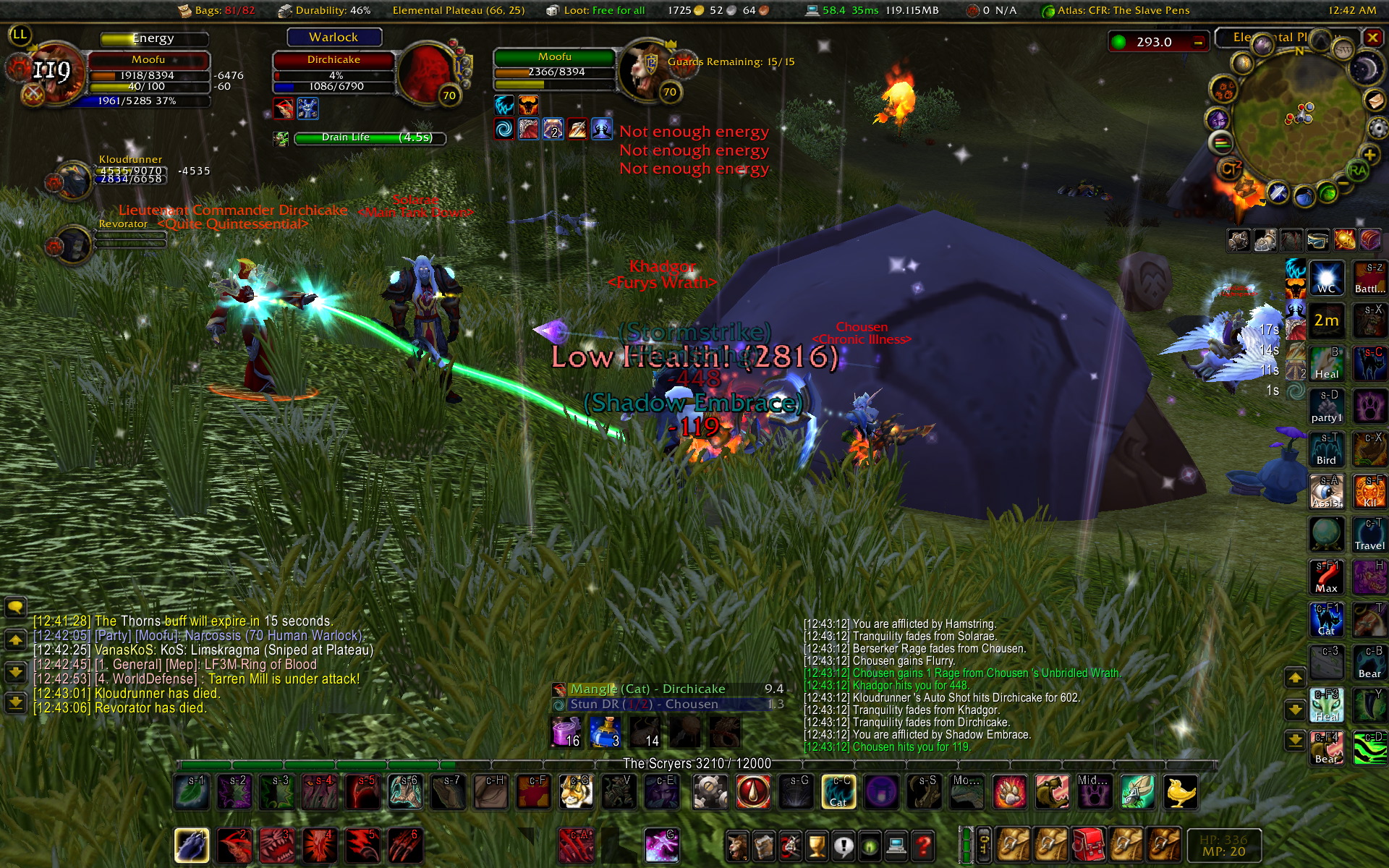
Task: Close the minimap with the red X button
Action: (1372, 37)
